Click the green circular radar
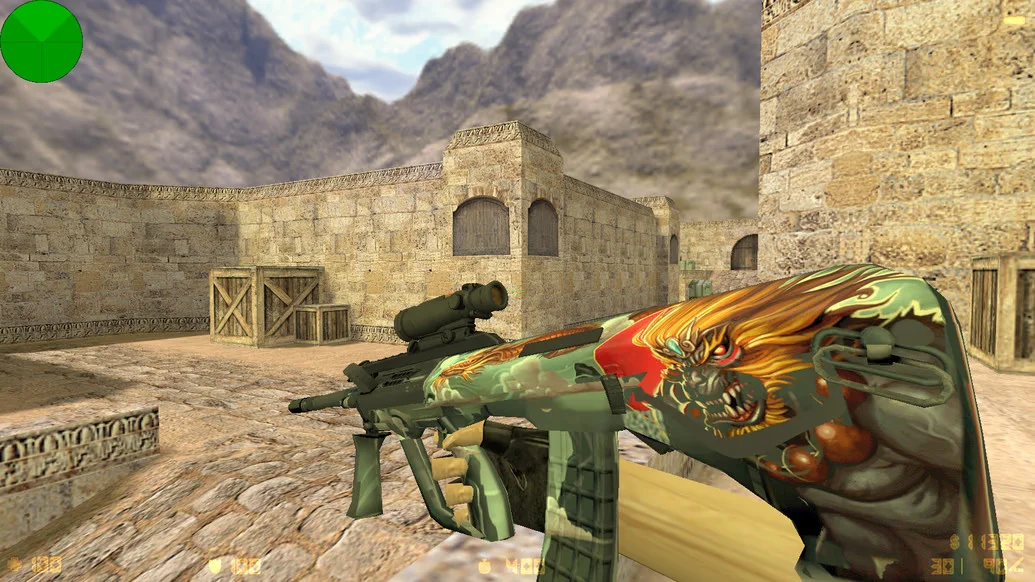The width and height of the screenshot is (1035, 582). (41, 41)
